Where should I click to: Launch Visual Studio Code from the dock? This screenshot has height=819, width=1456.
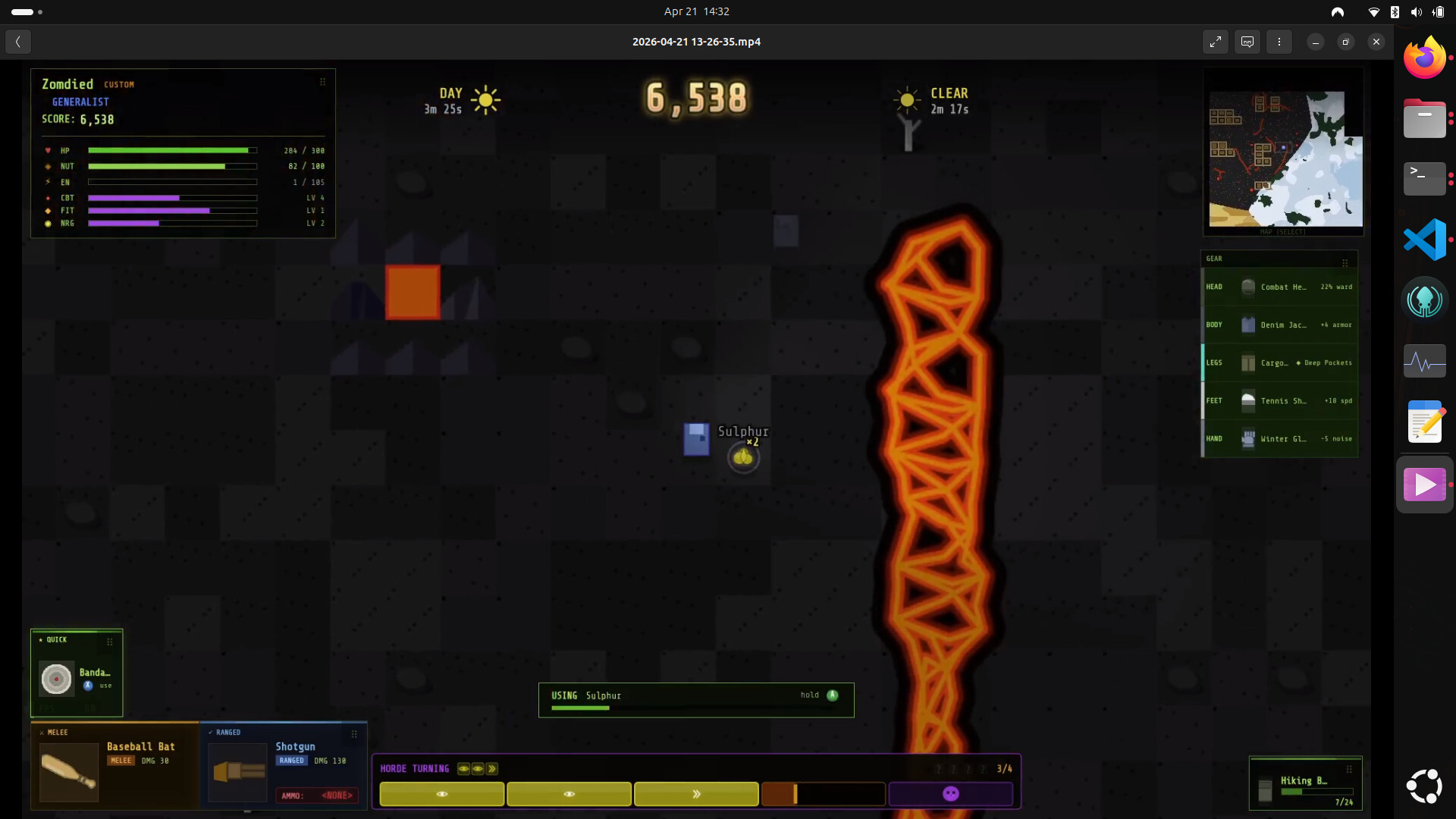click(x=1425, y=239)
